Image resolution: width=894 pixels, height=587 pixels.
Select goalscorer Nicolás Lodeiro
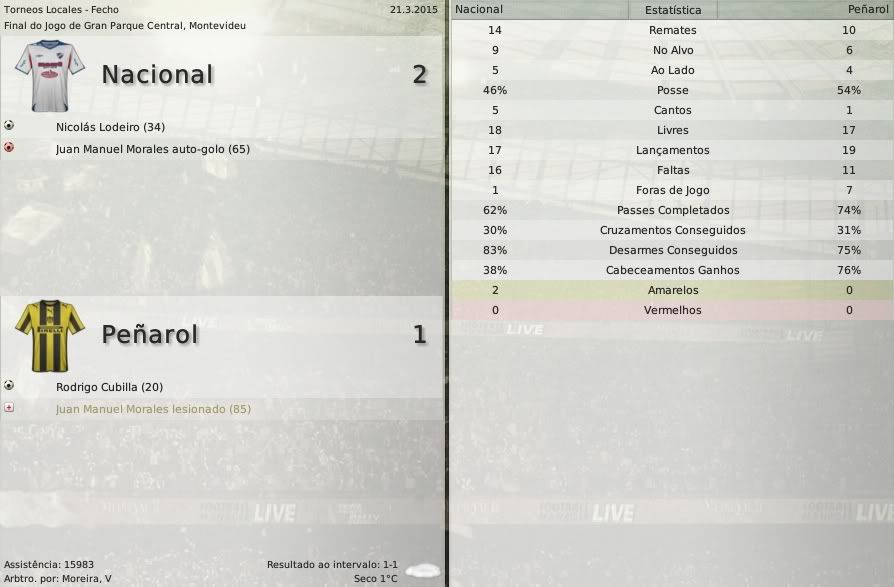(x=110, y=127)
